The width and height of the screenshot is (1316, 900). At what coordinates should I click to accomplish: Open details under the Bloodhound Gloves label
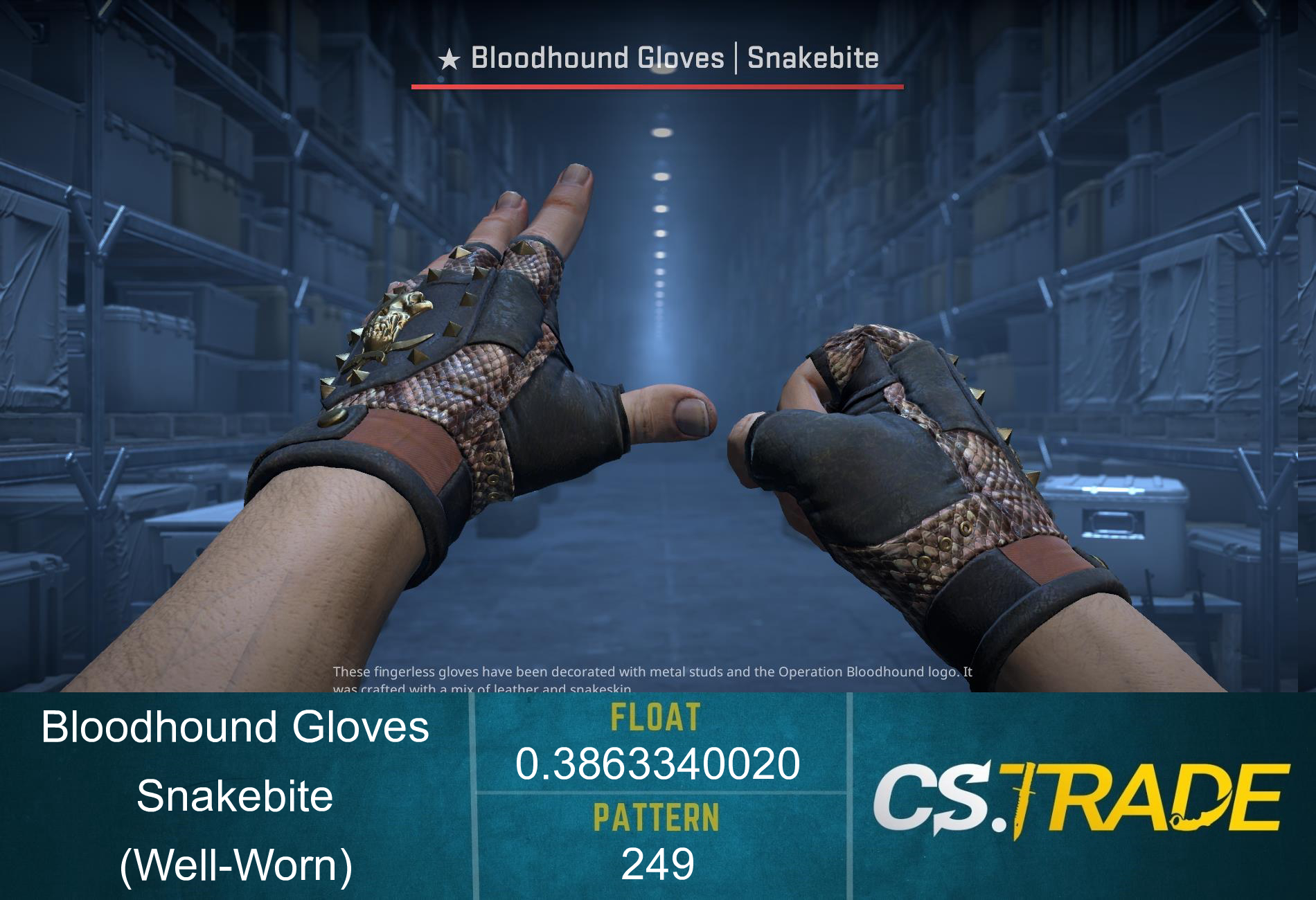tap(235, 727)
